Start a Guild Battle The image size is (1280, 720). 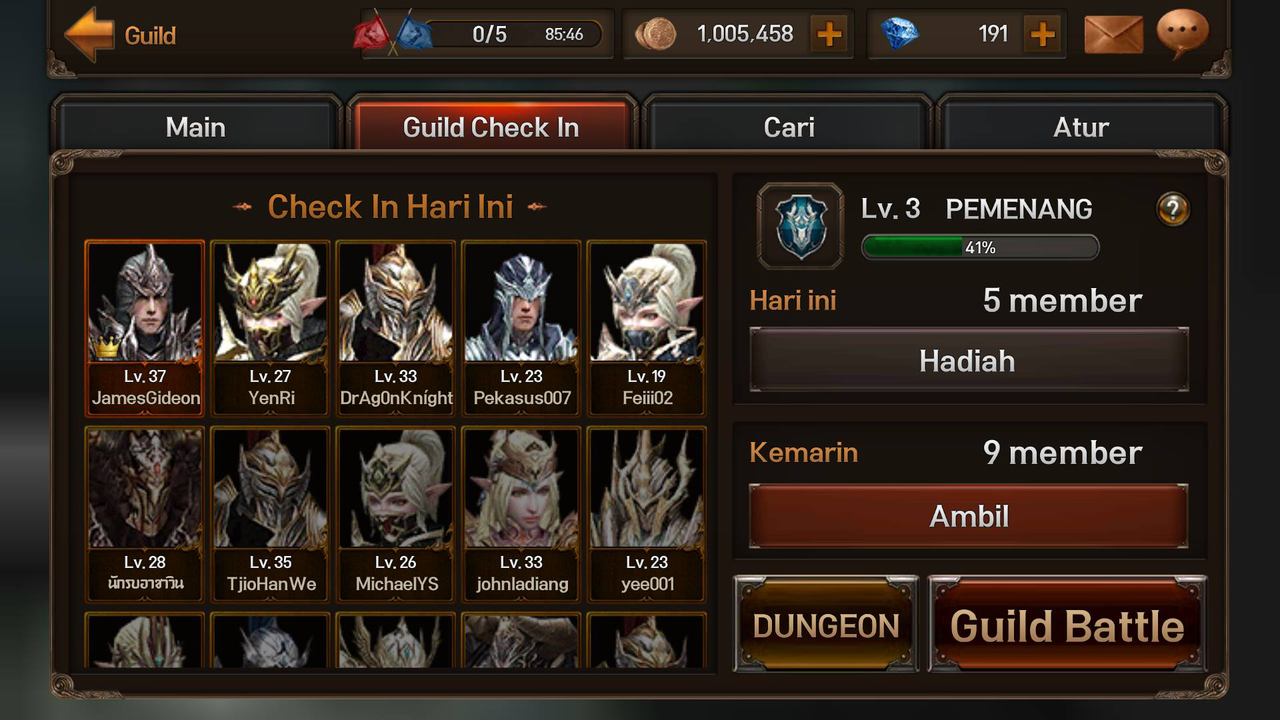tap(1067, 625)
